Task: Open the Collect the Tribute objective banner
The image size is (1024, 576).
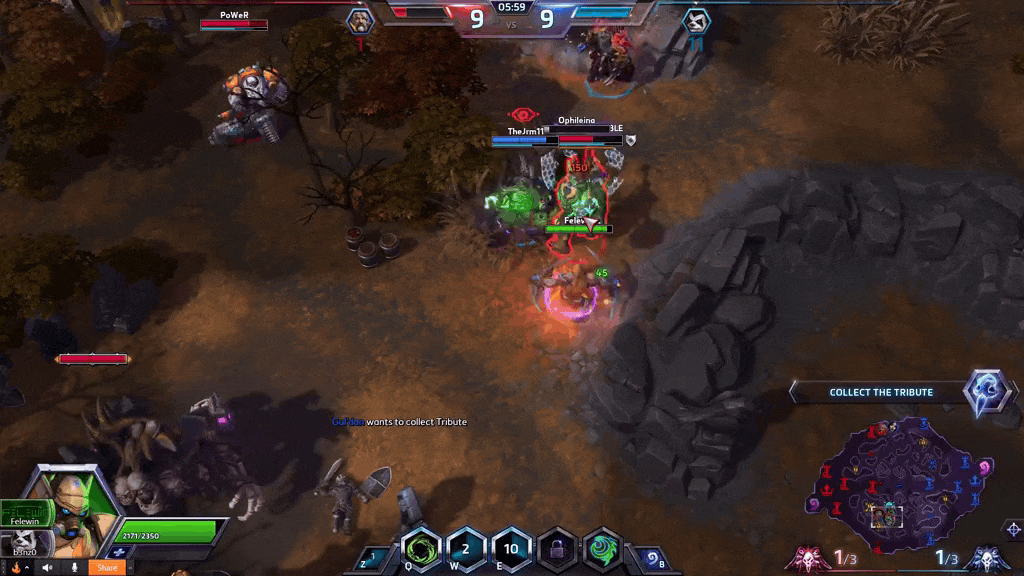Action: coord(880,392)
